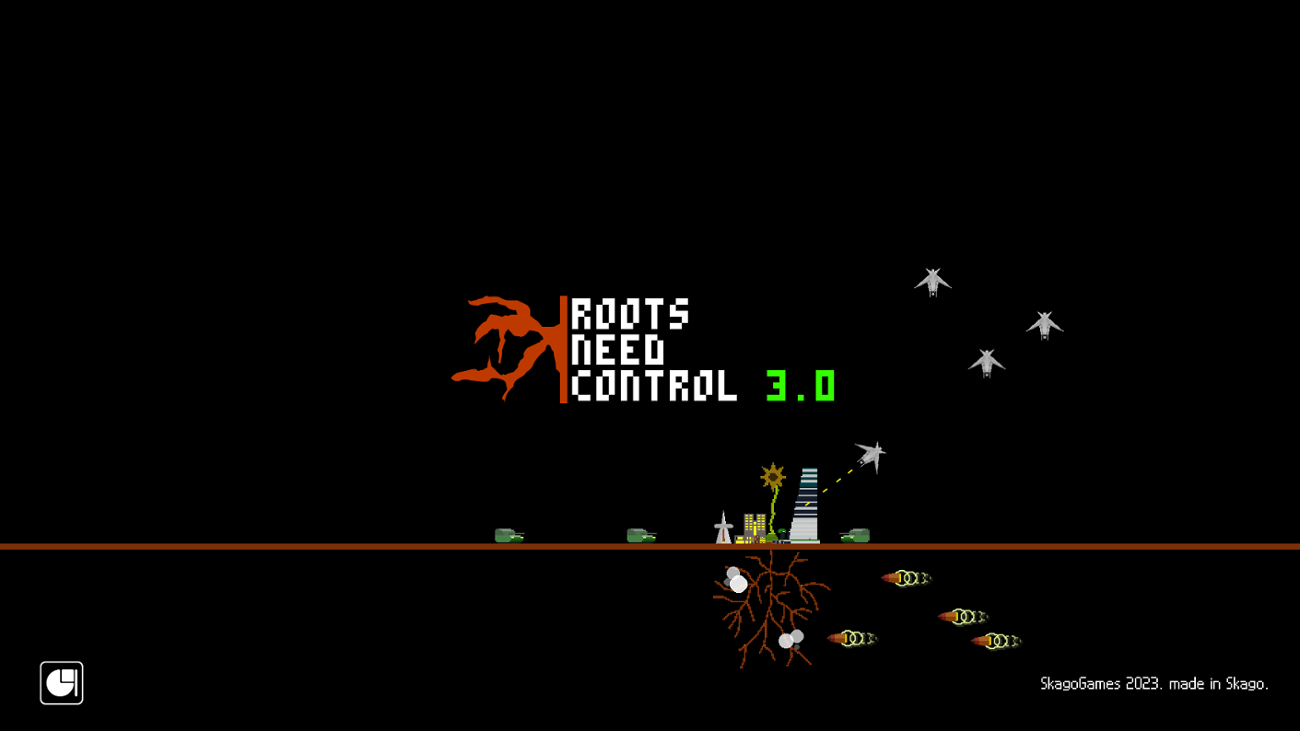Image resolution: width=1300 pixels, height=731 pixels.
Task: Click the mouse controls icon bottom-left
Action: (x=61, y=684)
